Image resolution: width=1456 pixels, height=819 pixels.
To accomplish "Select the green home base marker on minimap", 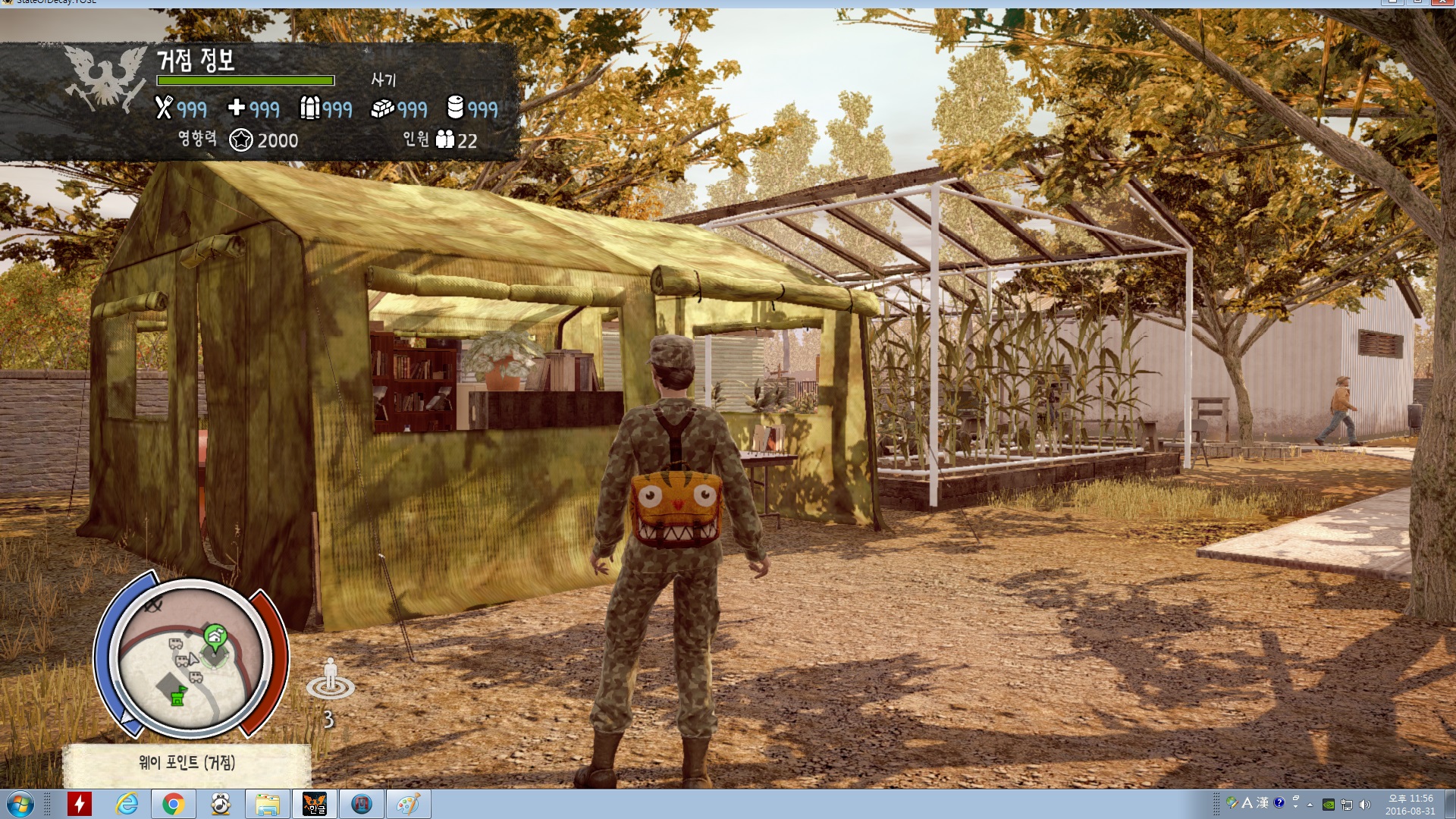I will (215, 635).
